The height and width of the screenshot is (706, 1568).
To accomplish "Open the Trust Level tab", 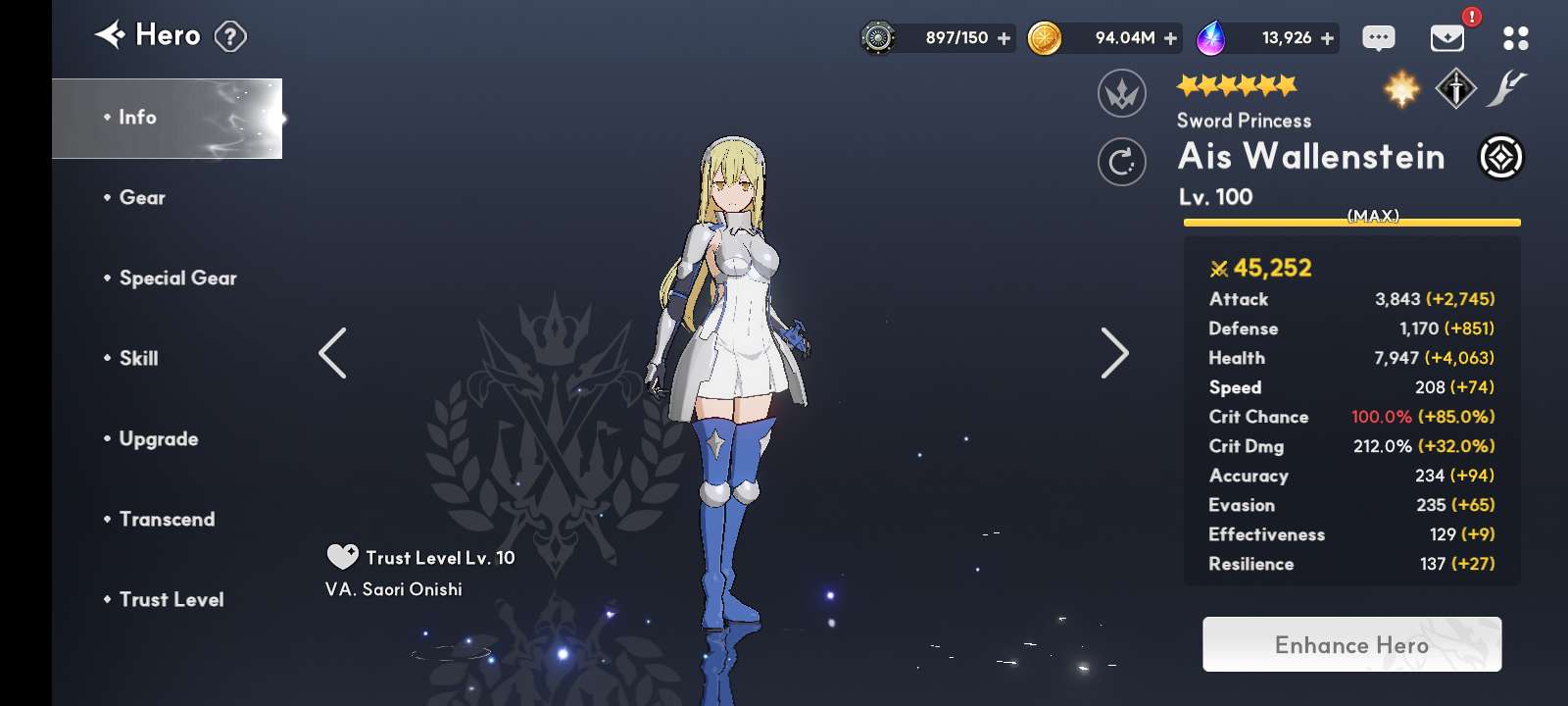I will [x=171, y=600].
